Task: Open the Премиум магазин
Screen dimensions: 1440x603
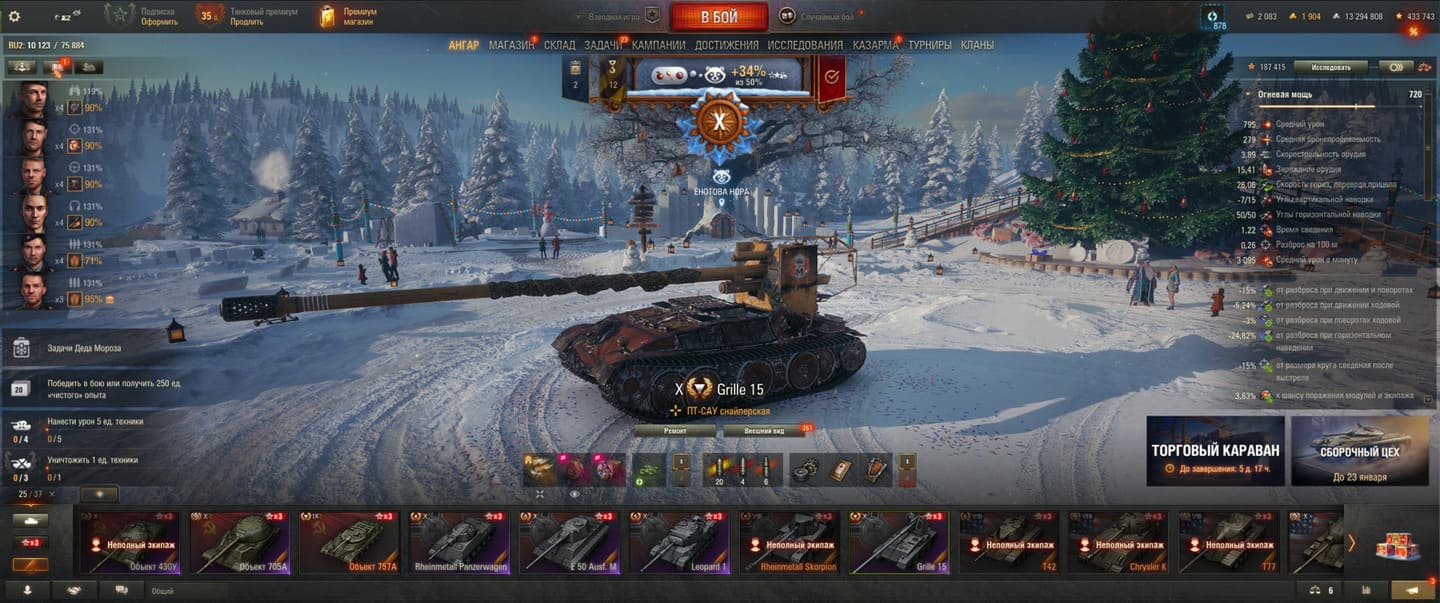Action: (348, 16)
